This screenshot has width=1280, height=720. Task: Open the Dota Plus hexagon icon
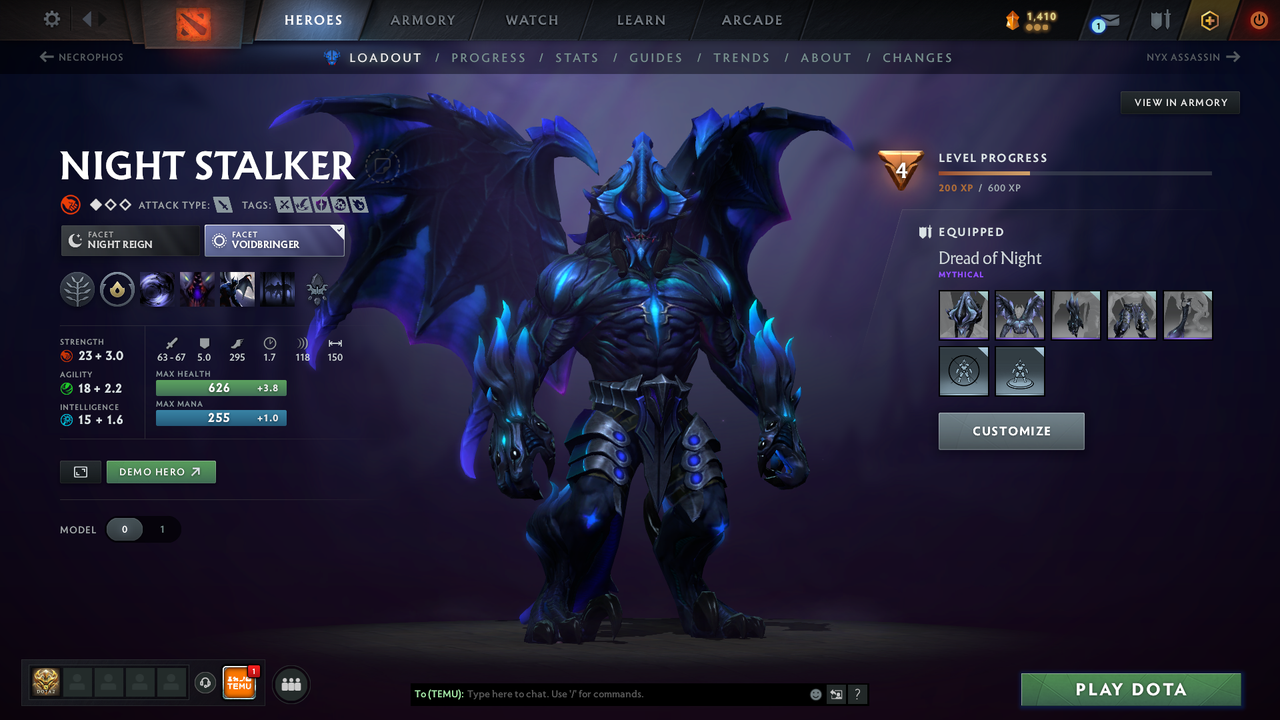tap(1209, 19)
